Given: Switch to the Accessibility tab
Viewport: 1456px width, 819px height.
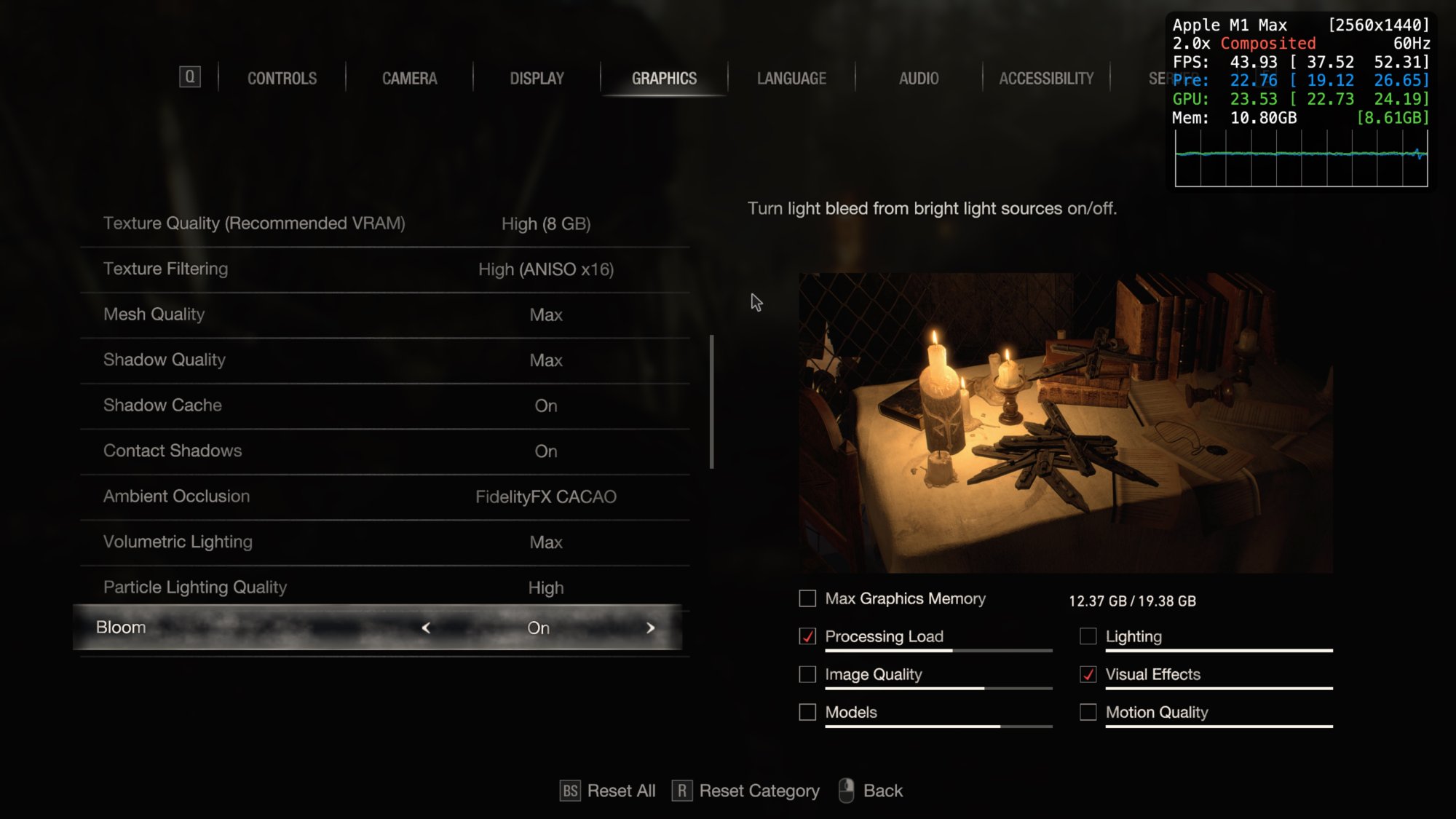Looking at the screenshot, I should coord(1046,78).
